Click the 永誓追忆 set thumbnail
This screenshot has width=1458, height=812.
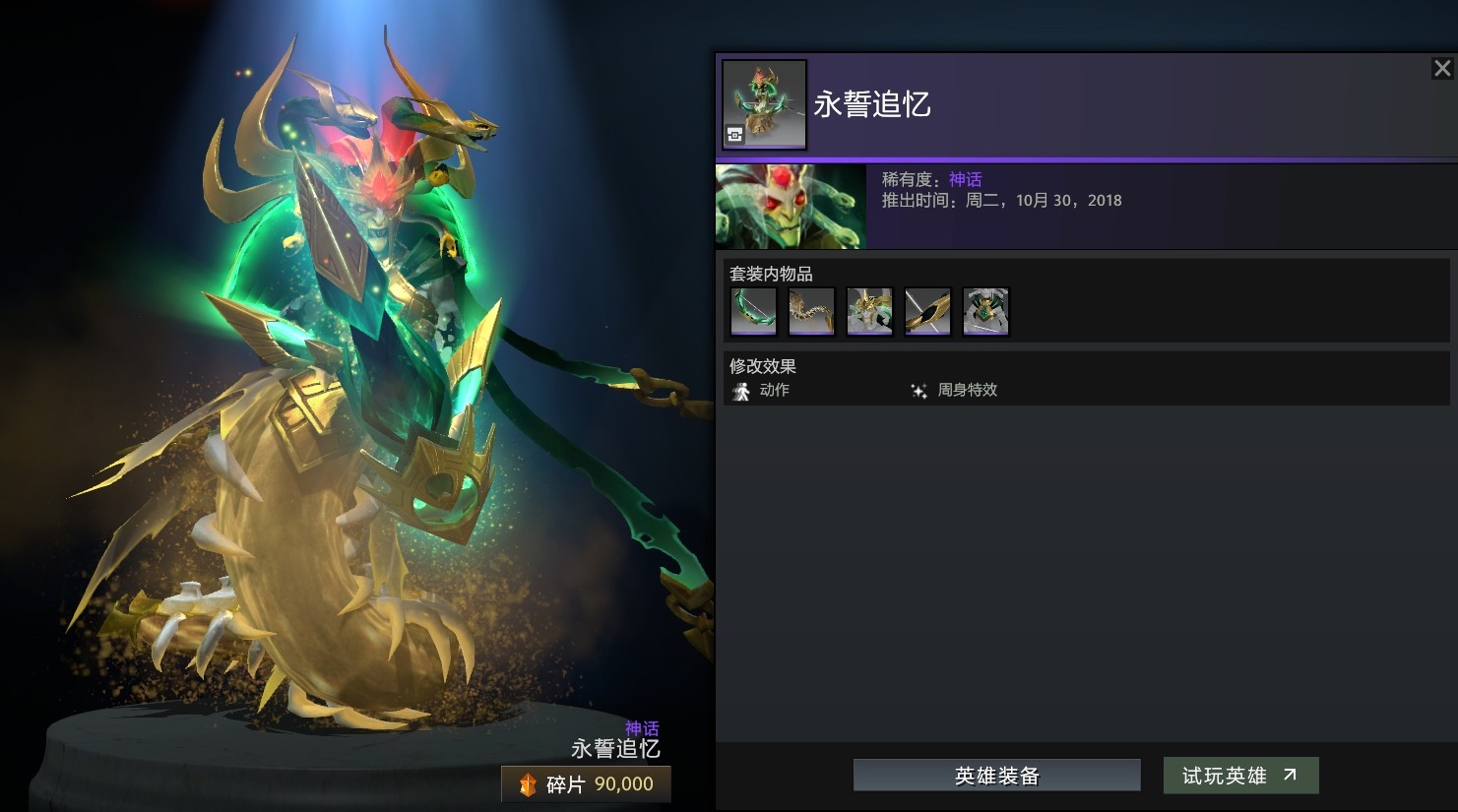(764, 103)
